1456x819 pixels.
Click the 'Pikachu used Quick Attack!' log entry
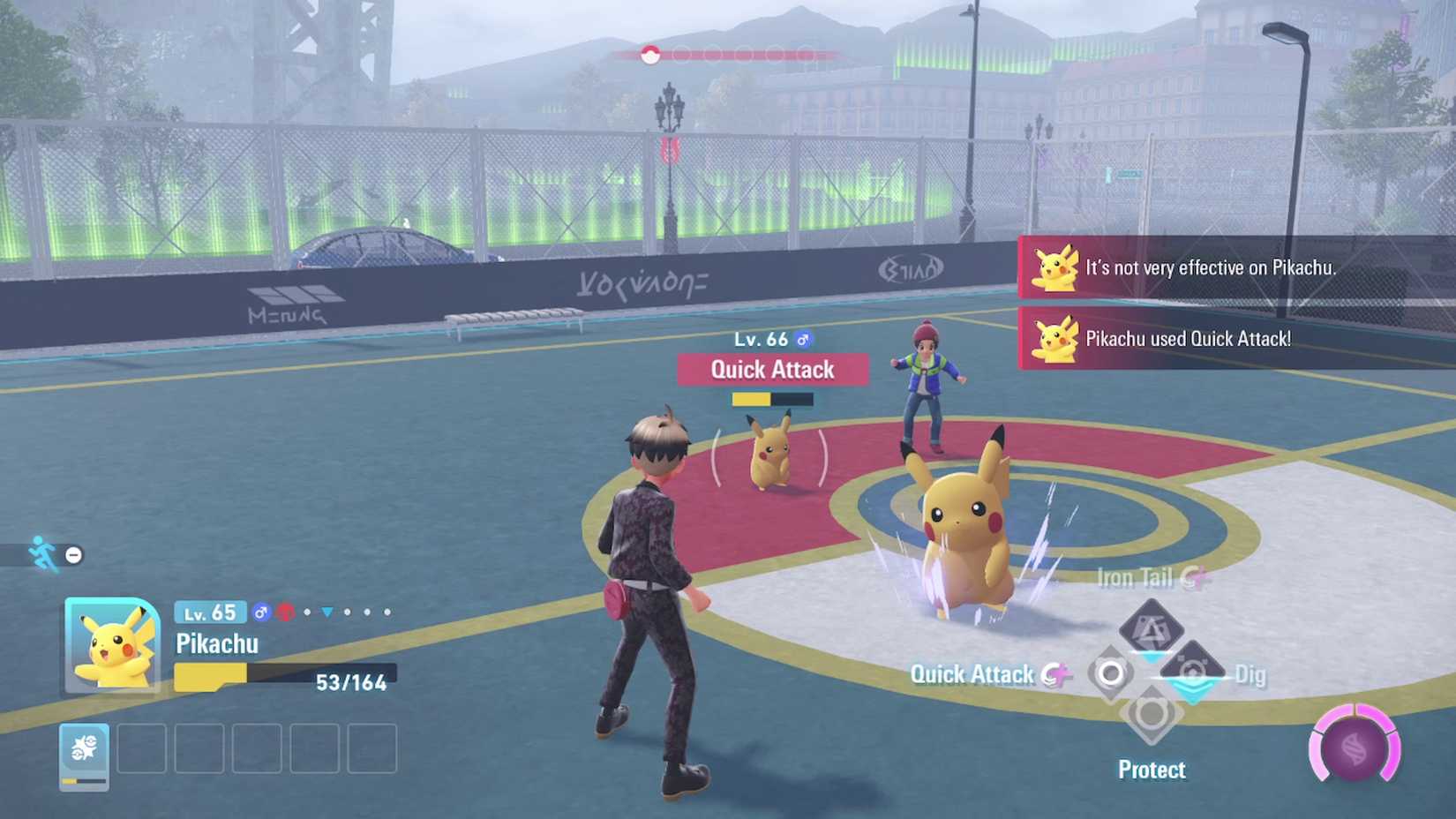1187,339
